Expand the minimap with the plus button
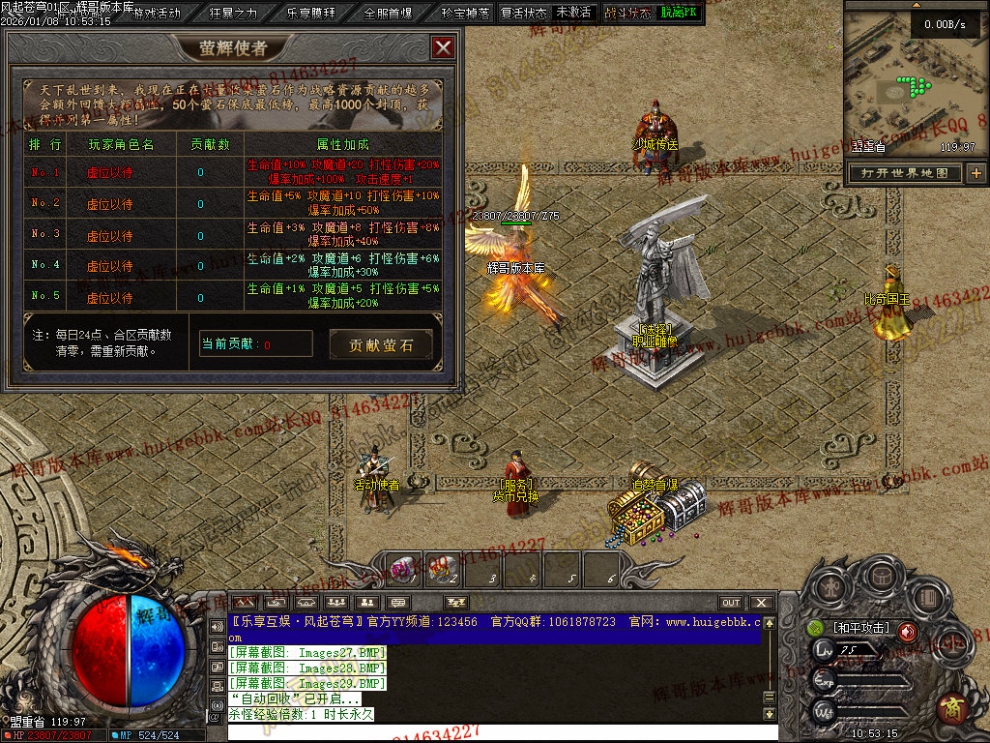The width and height of the screenshot is (990, 743). click(x=976, y=173)
